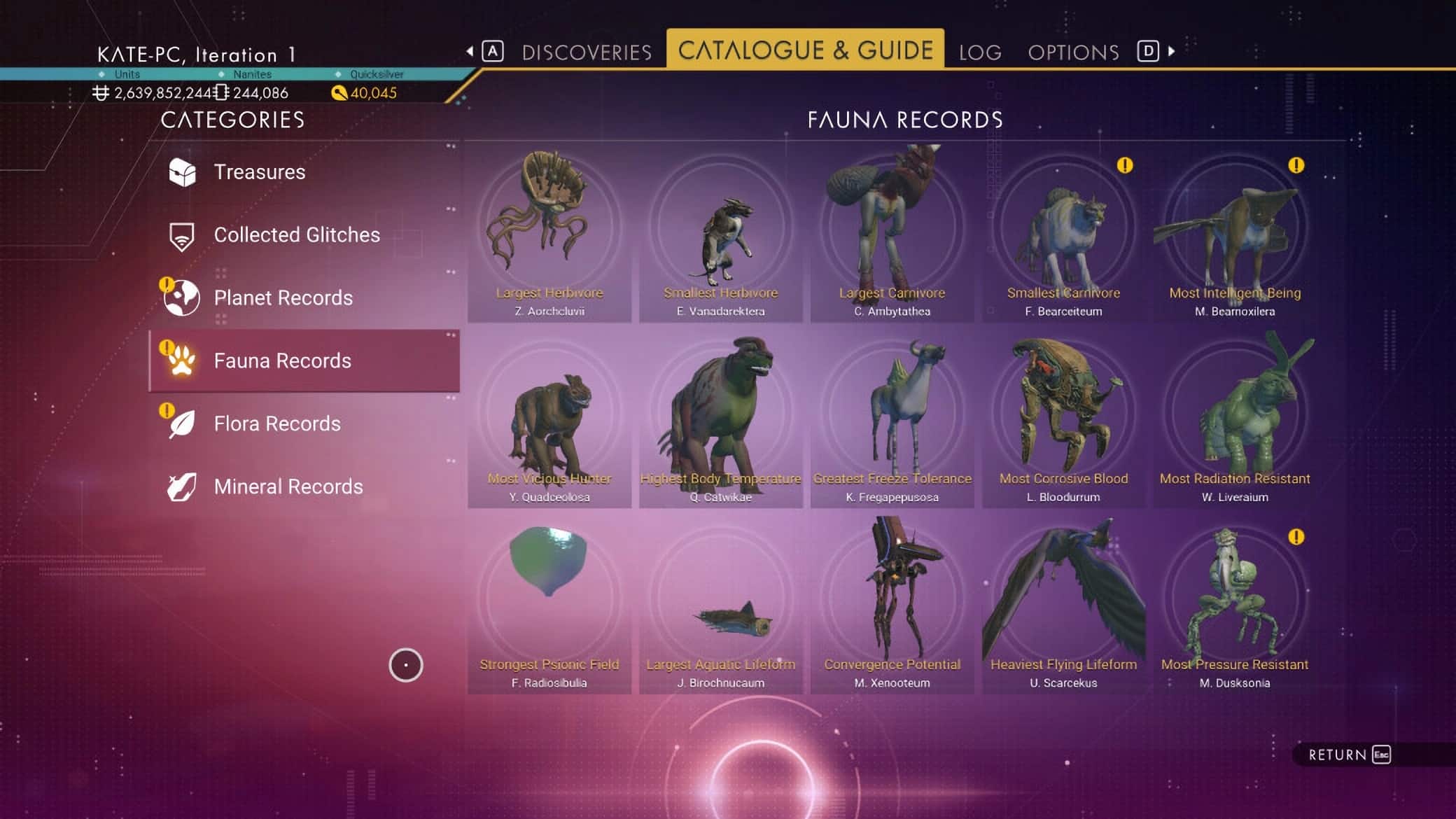Select the Fauna Records paw icon

[x=183, y=360]
